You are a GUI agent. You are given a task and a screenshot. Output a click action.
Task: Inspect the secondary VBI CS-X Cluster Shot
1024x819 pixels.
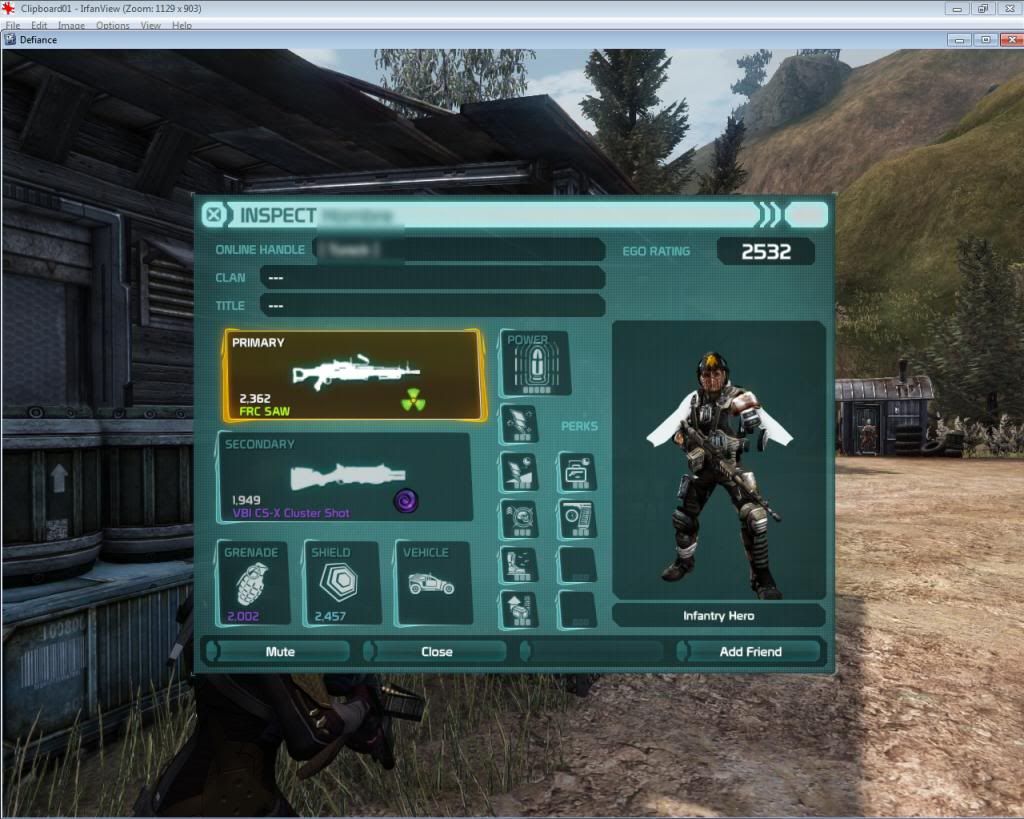pyautogui.click(x=345, y=477)
